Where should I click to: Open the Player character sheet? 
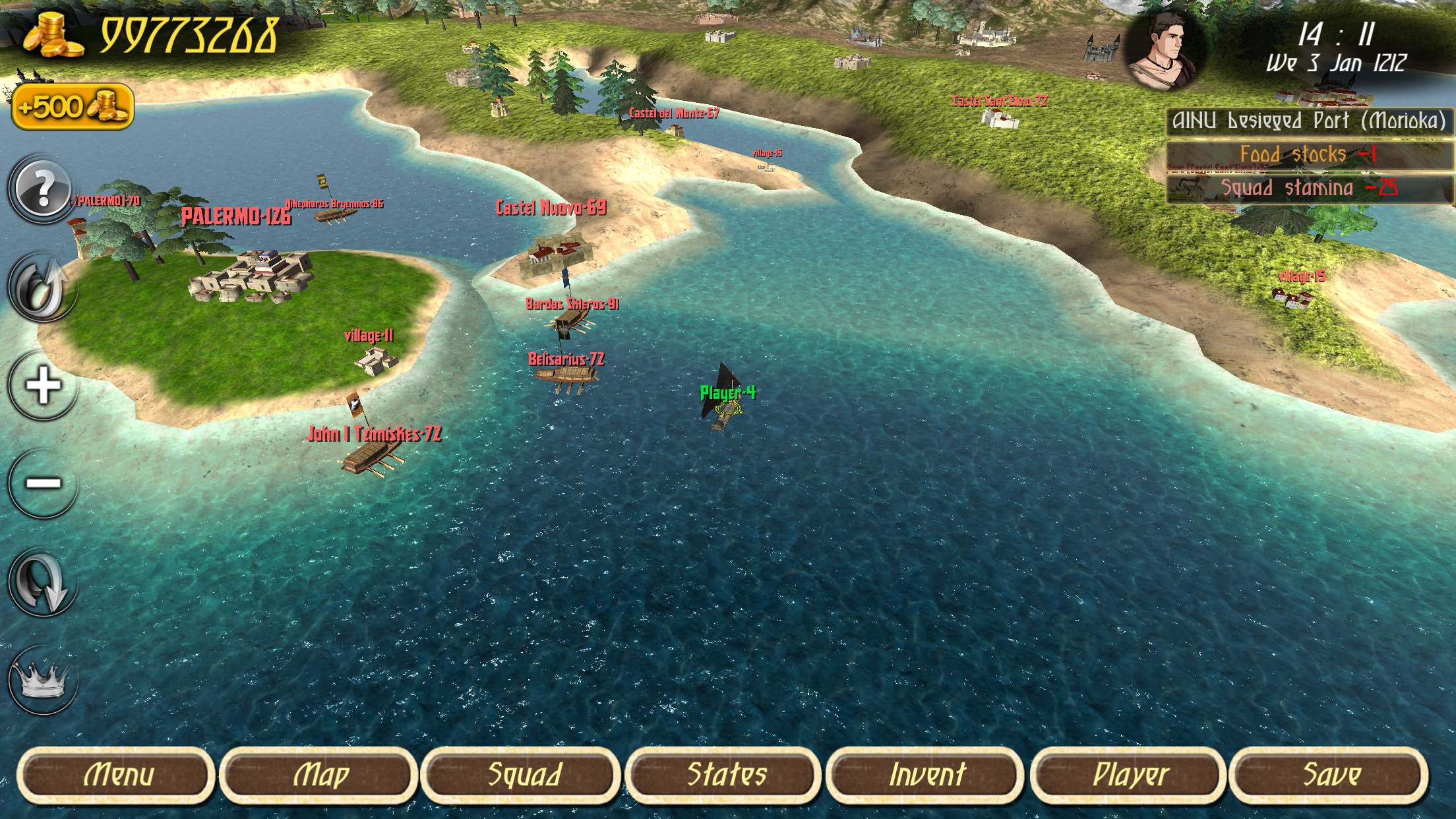point(1129,775)
